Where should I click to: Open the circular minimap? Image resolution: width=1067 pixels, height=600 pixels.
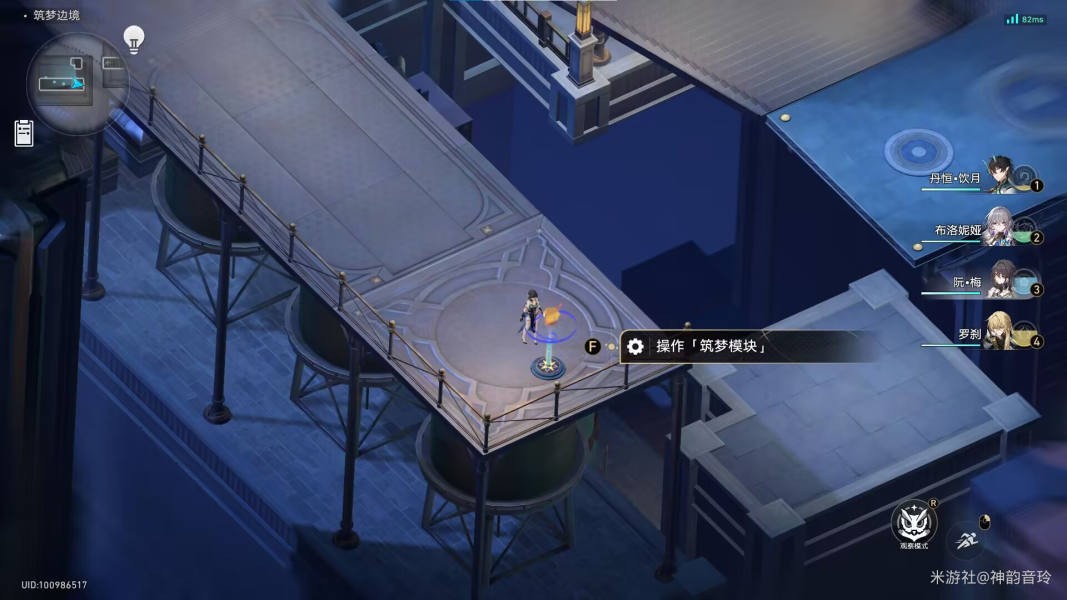pos(77,84)
